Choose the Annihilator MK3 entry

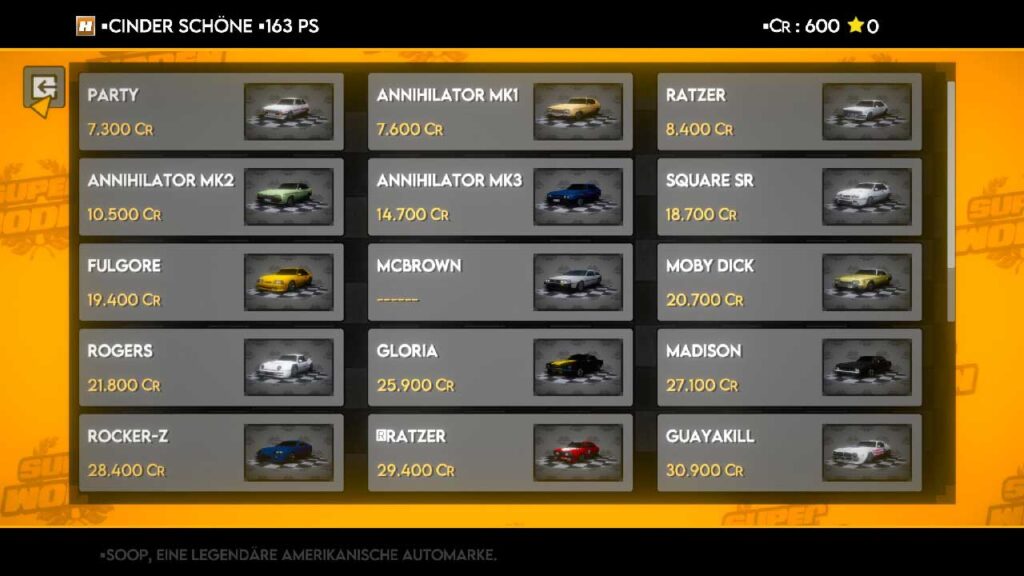(x=500, y=197)
